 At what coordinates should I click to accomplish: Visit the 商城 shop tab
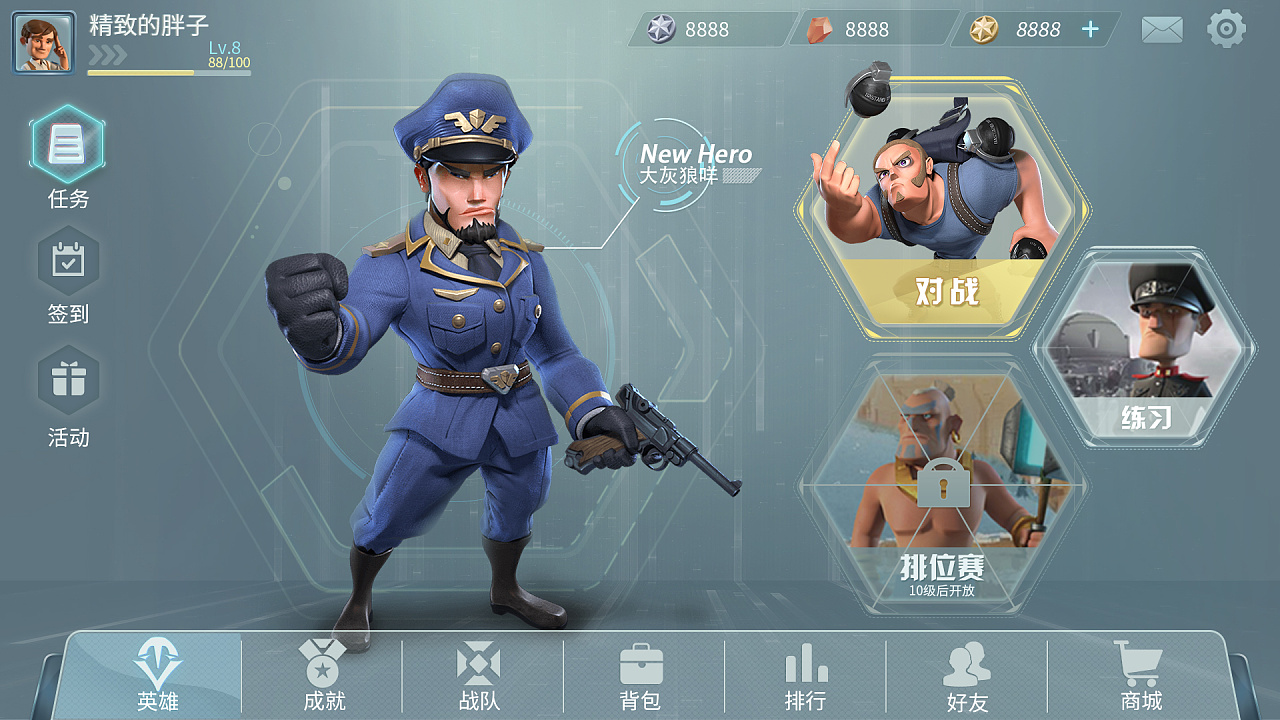pyautogui.click(x=1140, y=675)
